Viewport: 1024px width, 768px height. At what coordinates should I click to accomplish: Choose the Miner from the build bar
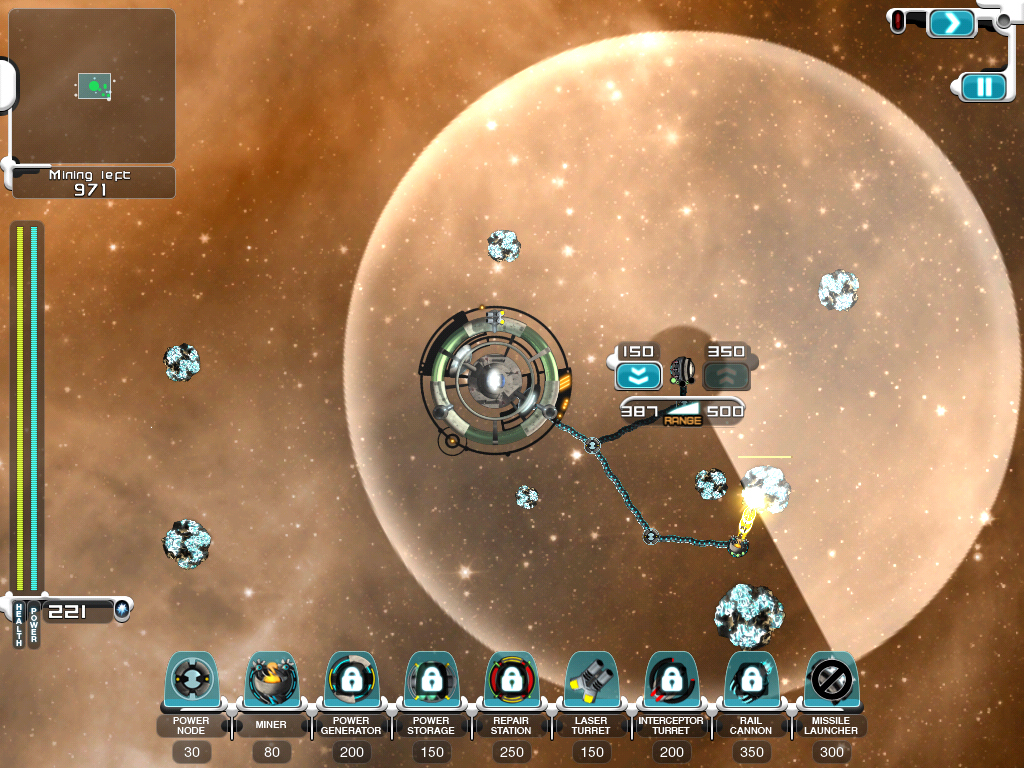[x=271, y=683]
